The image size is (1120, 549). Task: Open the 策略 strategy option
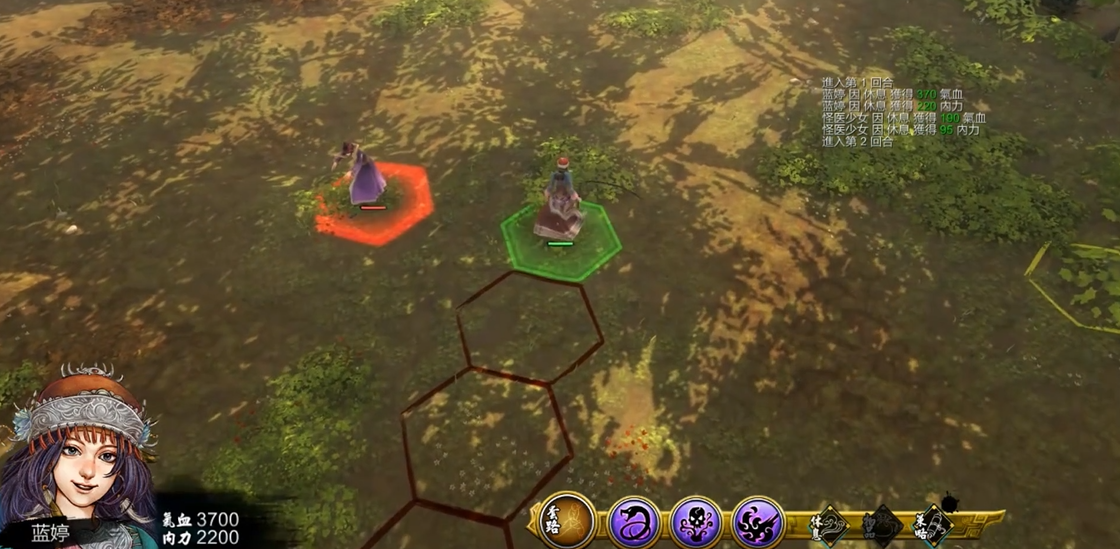pyautogui.click(x=933, y=524)
